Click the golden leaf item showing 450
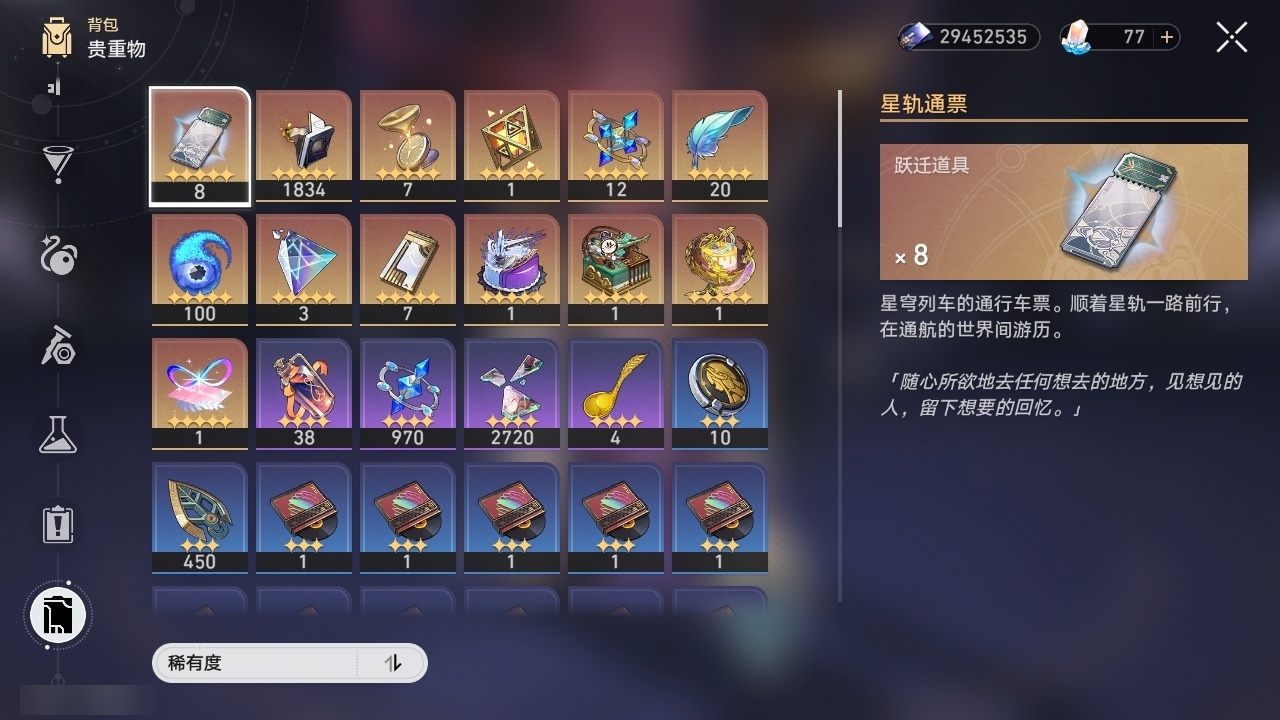Image resolution: width=1280 pixels, height=720 pixels. tap(199, 515)
